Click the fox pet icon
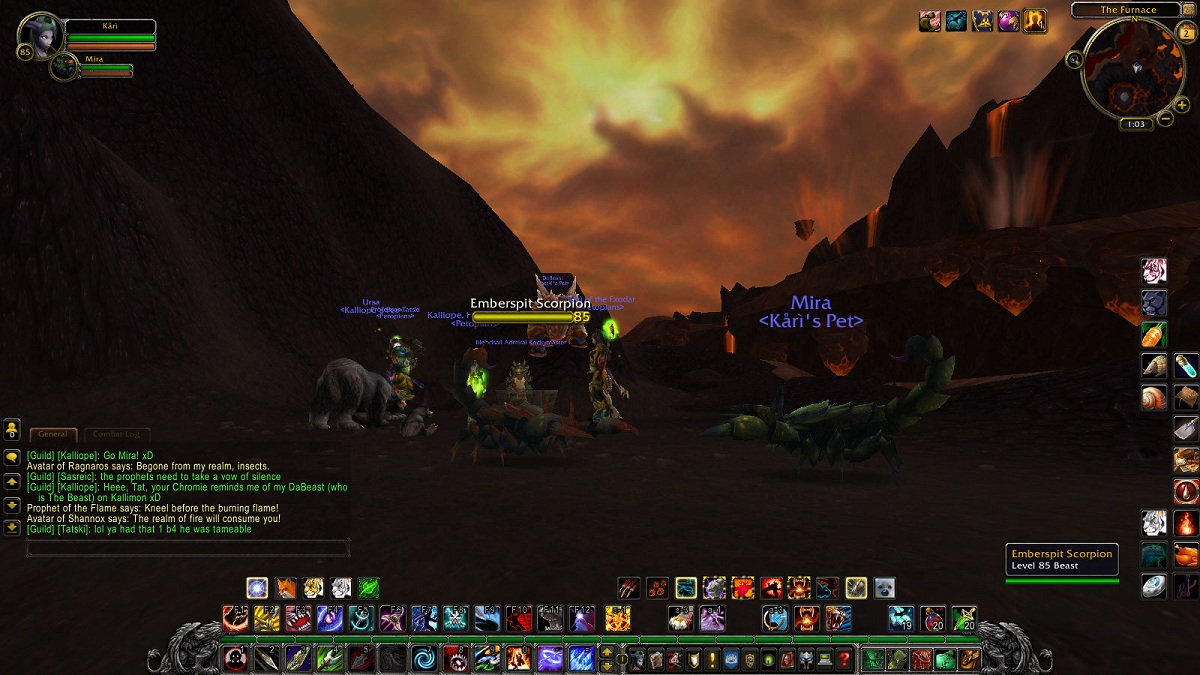This screenshot has height=675, width=1200. click(x=287, y=588)
